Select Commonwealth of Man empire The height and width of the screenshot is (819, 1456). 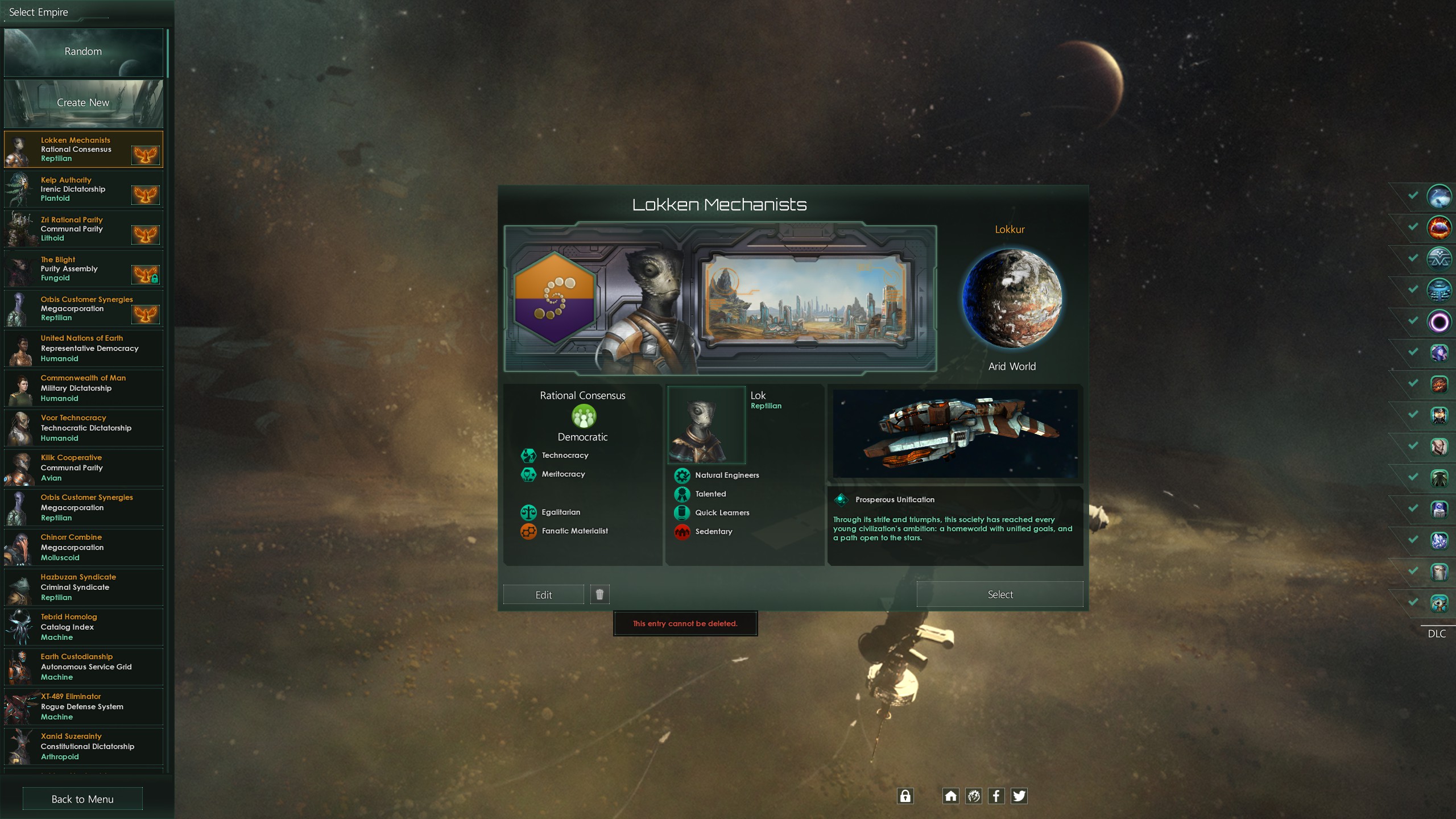pyautogui.click(x=83, y=388)
